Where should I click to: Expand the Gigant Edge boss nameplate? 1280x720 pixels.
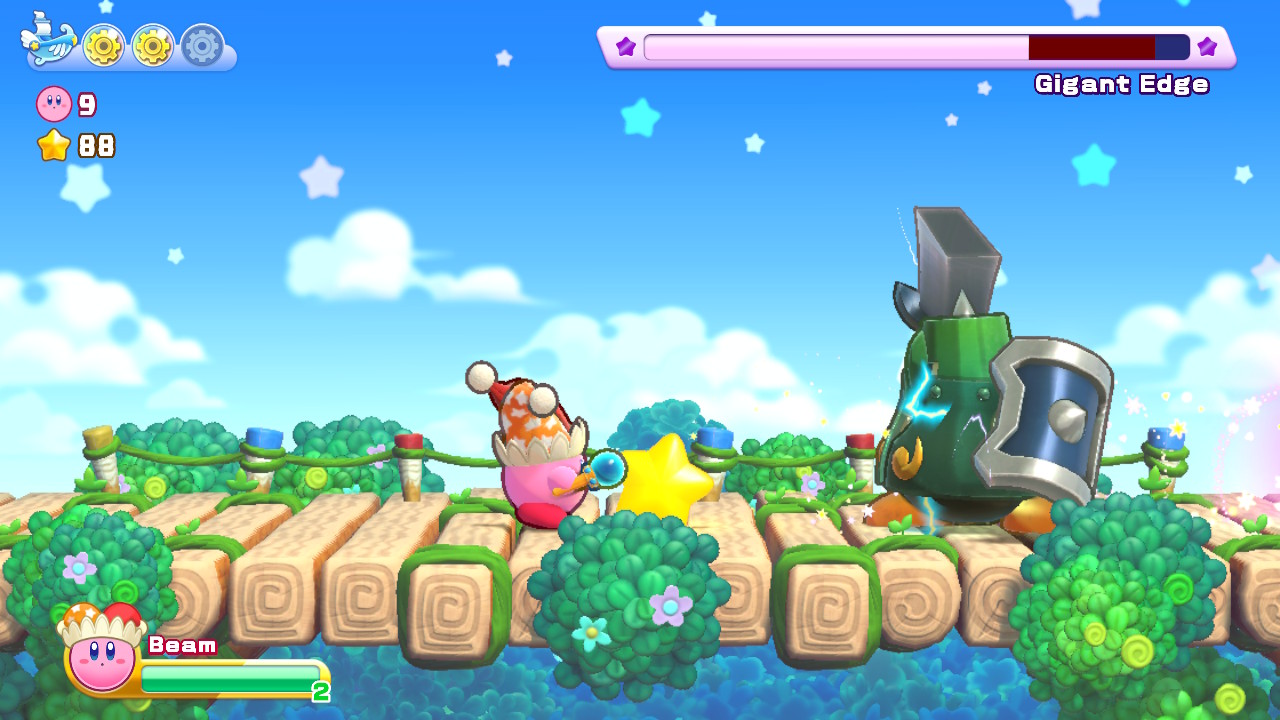pos(1120,85)
